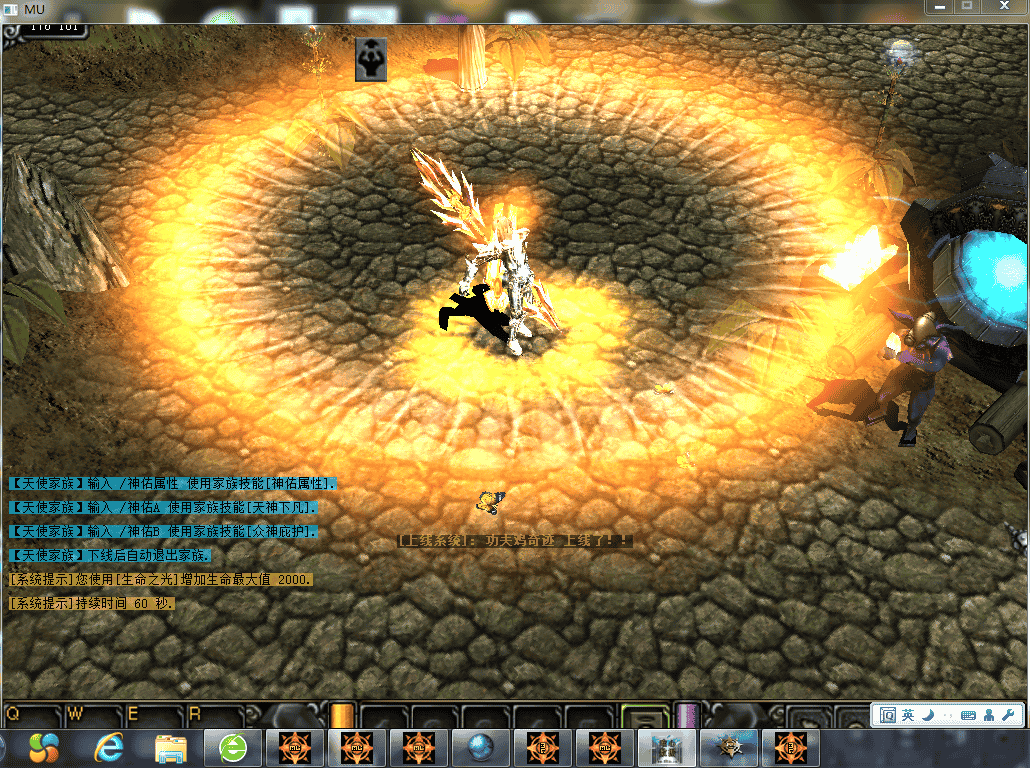Minimize the MU game window
The width and height of the screenshot is (1030, 768).
939,6
